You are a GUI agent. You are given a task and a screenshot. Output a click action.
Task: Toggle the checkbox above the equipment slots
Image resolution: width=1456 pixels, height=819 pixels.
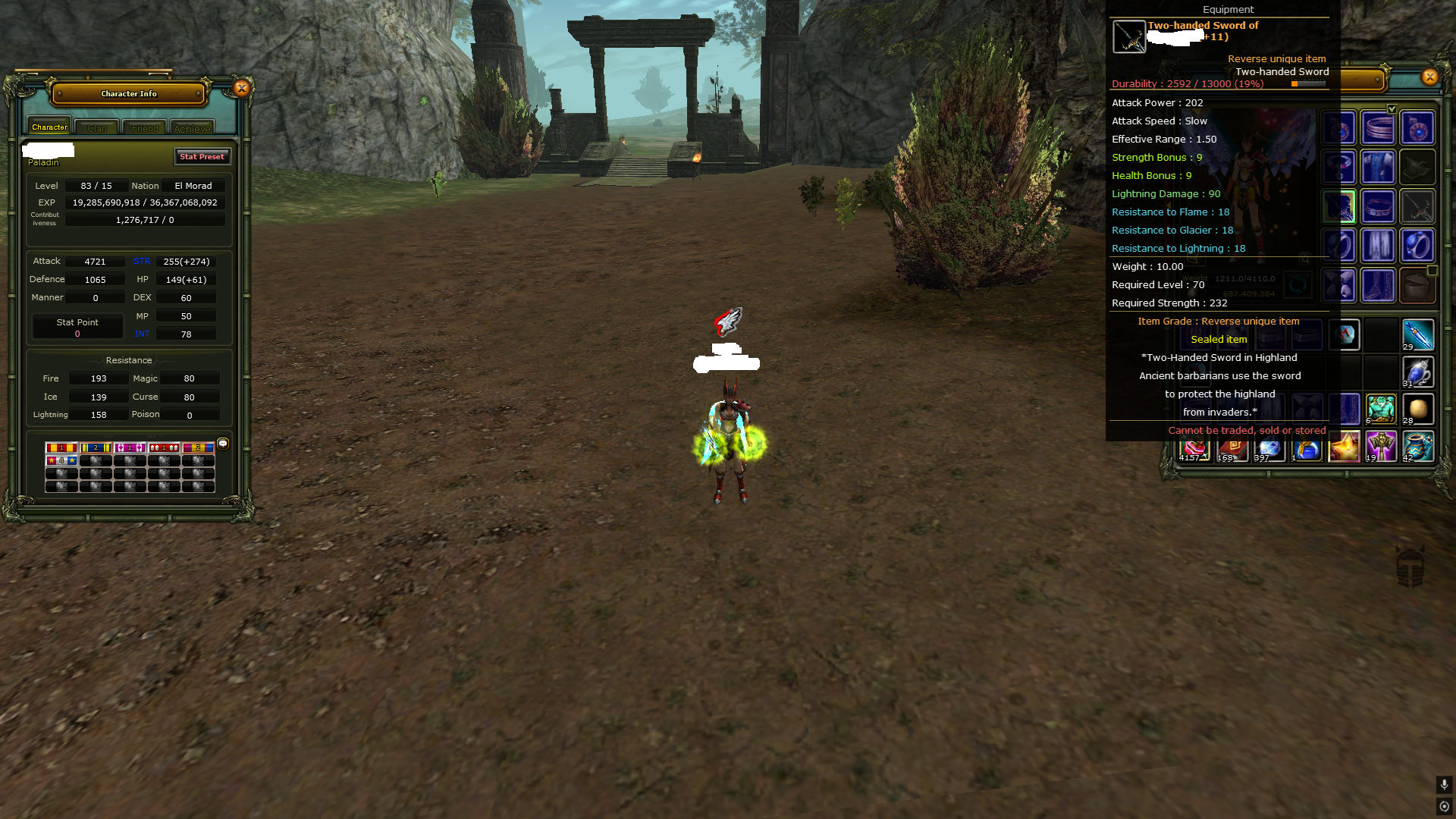(x=1392, y=108)
